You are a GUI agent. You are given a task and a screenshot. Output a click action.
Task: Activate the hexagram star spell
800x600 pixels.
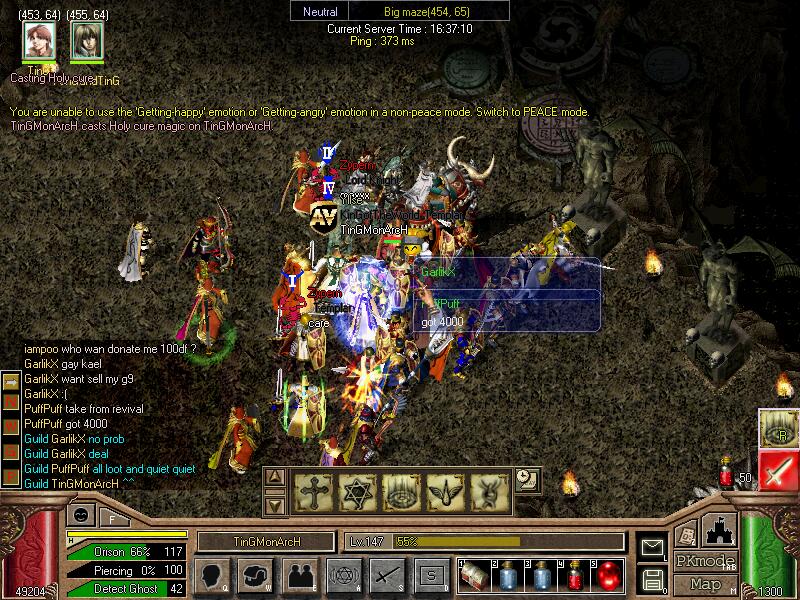coord(356,490)
